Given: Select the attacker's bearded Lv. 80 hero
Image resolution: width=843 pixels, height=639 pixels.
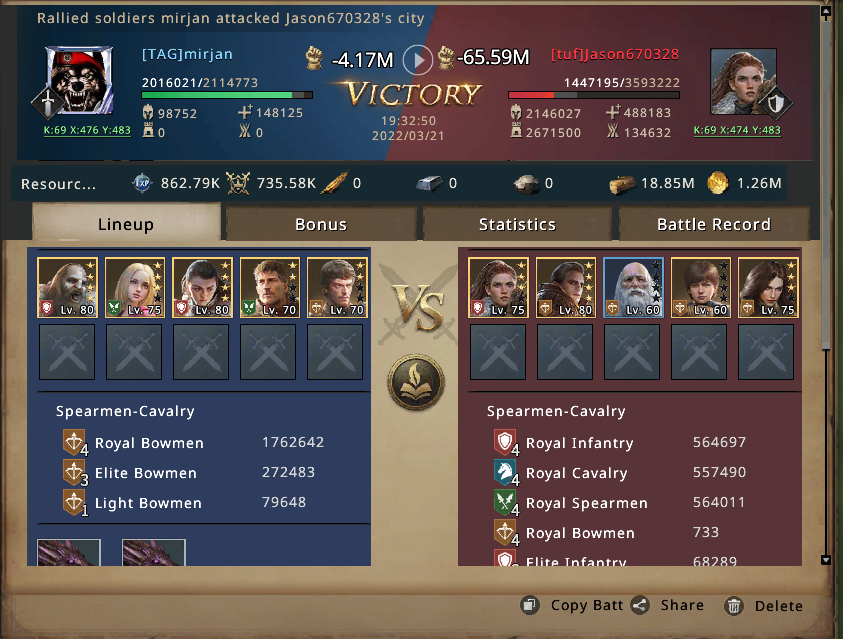Looking at the screenshot, I should pos(65,288).
